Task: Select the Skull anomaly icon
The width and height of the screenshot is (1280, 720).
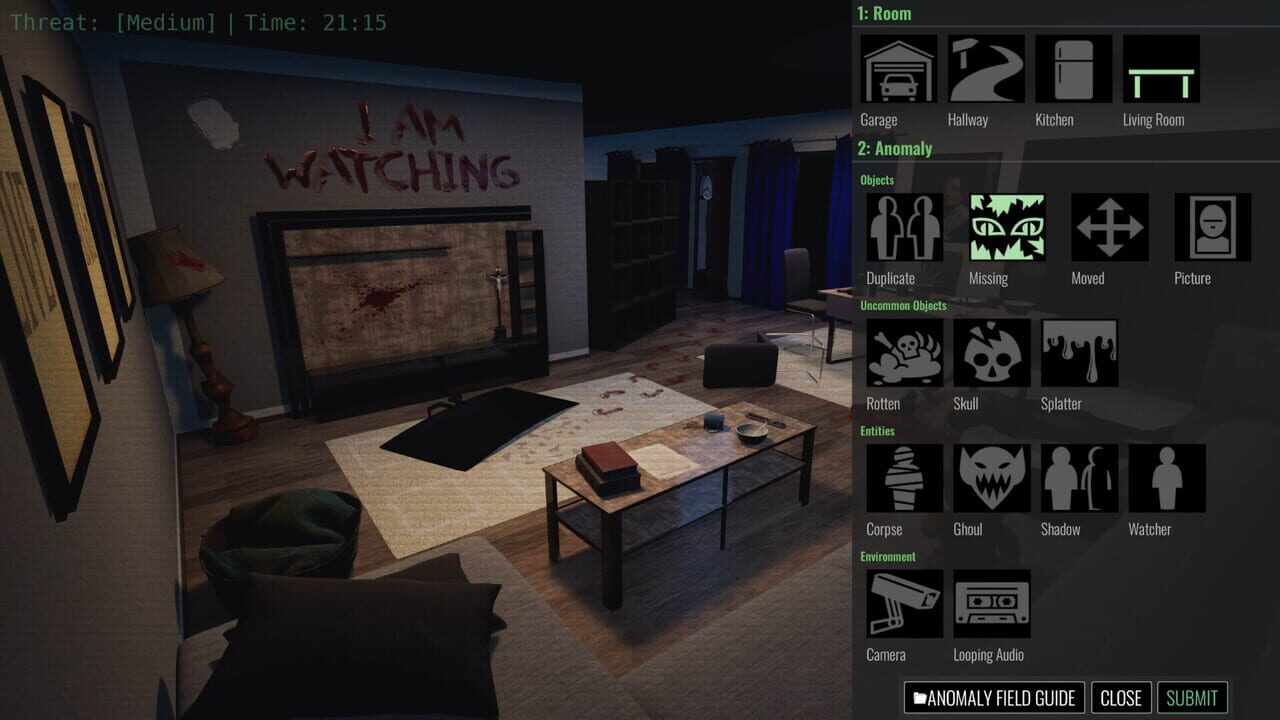Action: coord(990,354)
